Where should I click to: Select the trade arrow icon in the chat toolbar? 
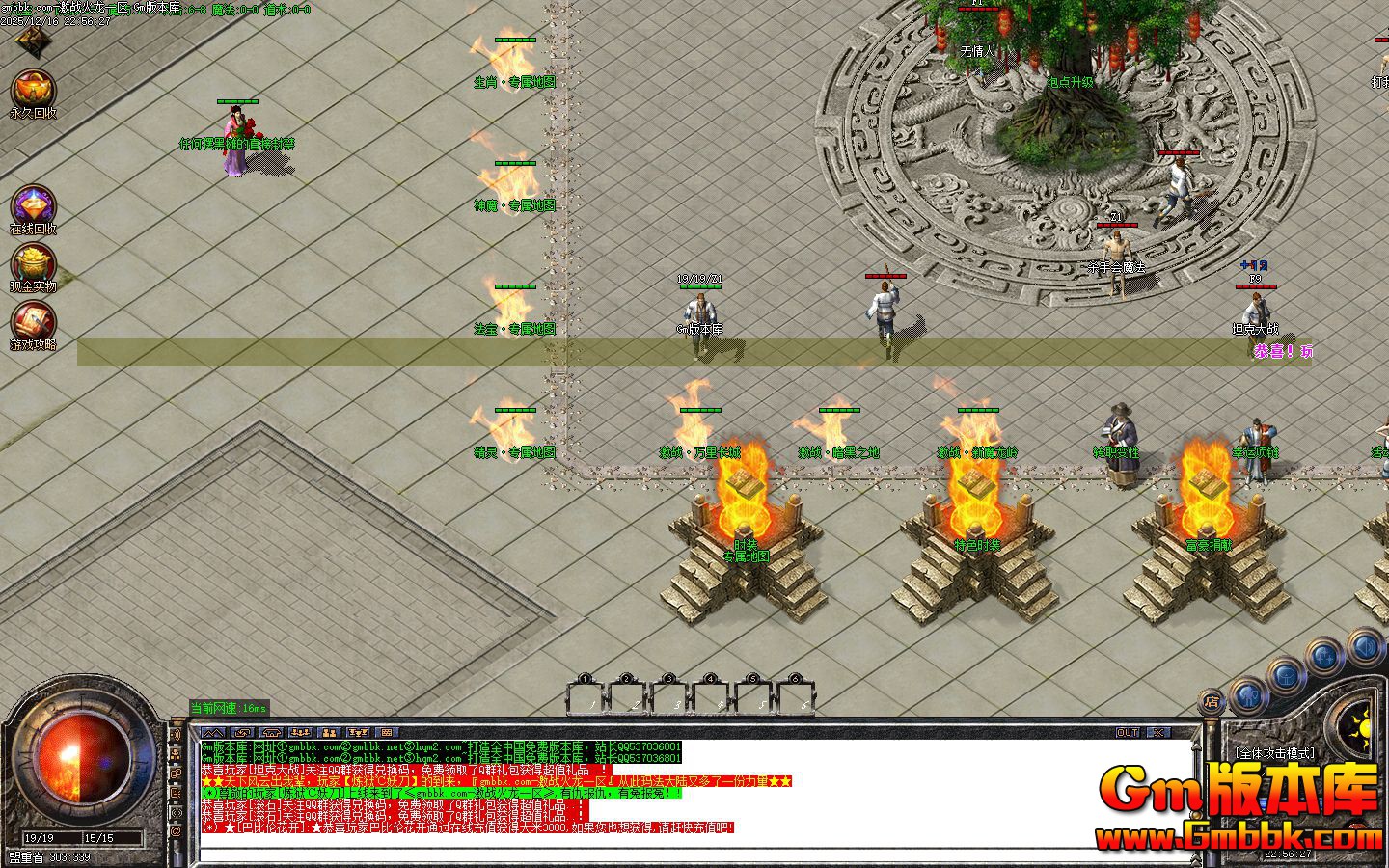click(x=241, y=730)
